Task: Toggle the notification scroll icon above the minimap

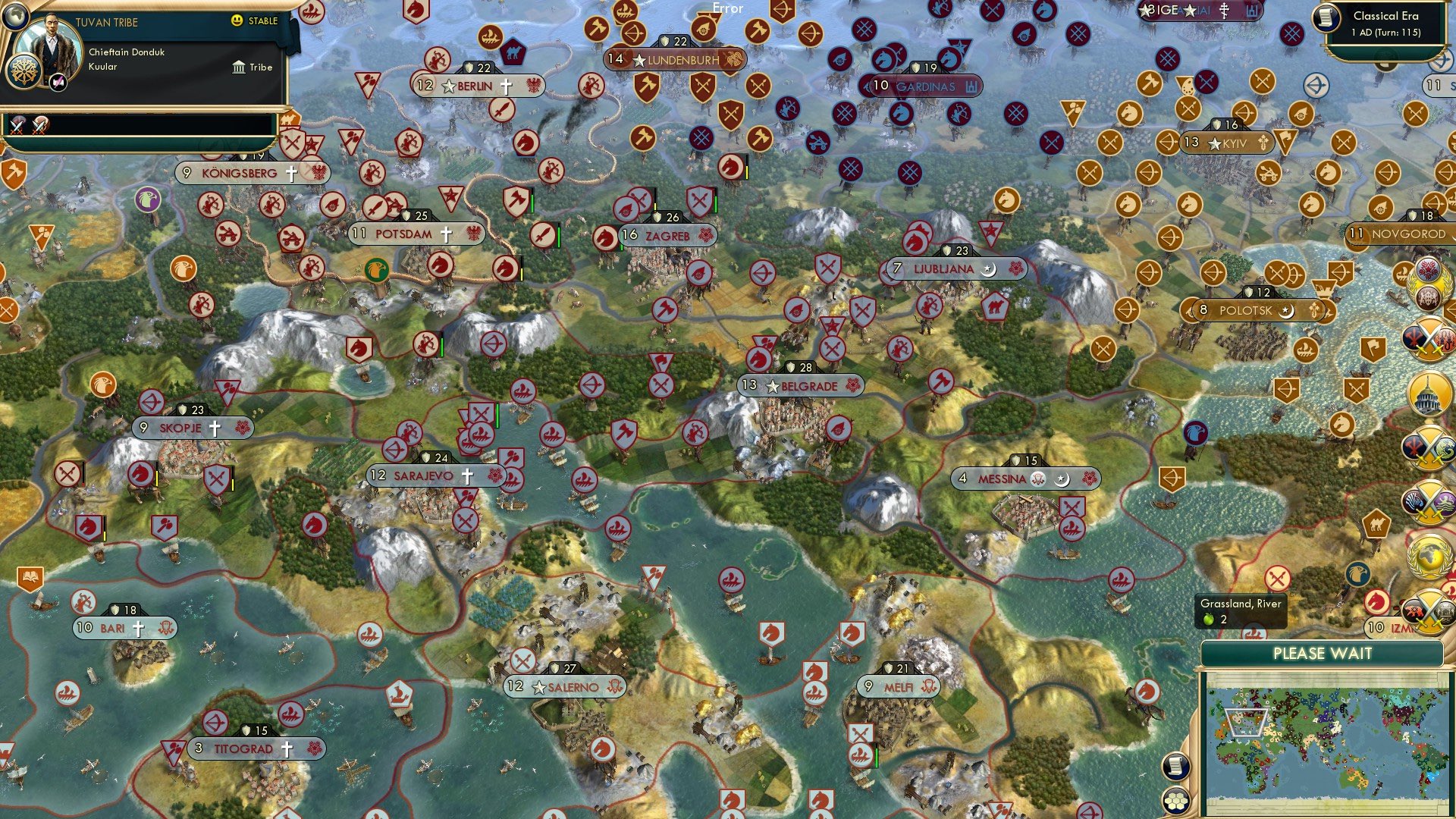Action: (1176, 767)
